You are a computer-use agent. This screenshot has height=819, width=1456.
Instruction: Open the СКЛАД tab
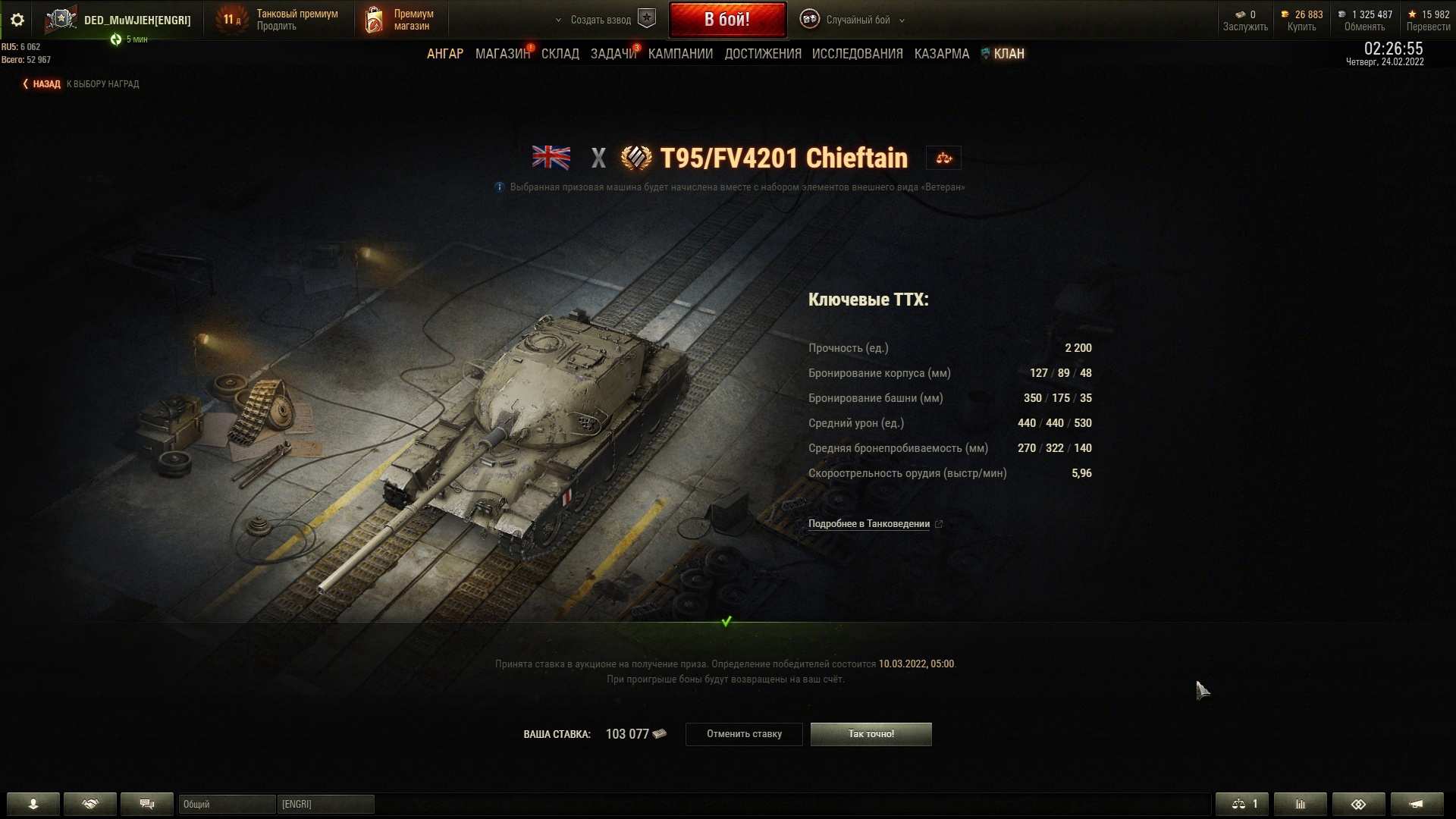pyautogui.click(x=560, y=54)
